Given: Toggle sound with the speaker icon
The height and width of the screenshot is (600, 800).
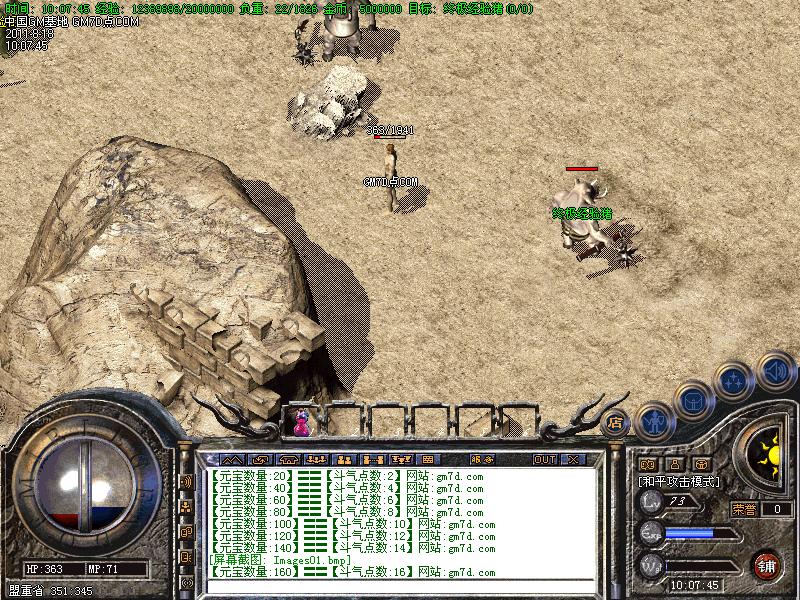Looking at the screenshot, I should coord(775,371).
